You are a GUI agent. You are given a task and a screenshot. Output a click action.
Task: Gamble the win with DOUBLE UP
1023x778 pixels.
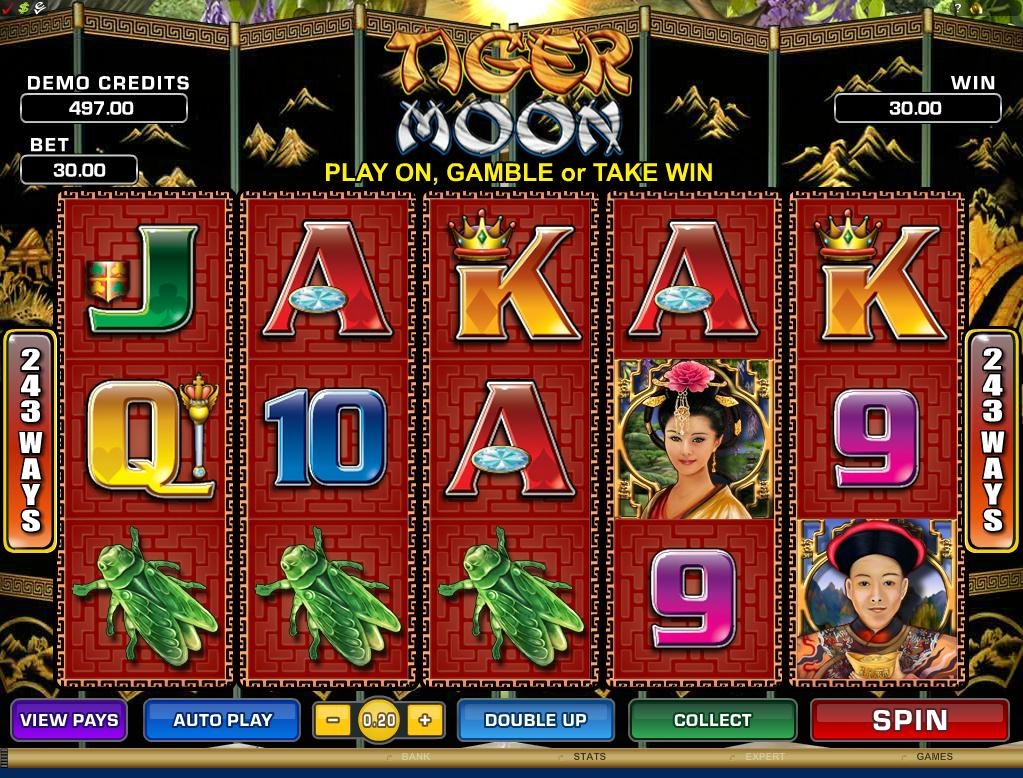(535, 720)
